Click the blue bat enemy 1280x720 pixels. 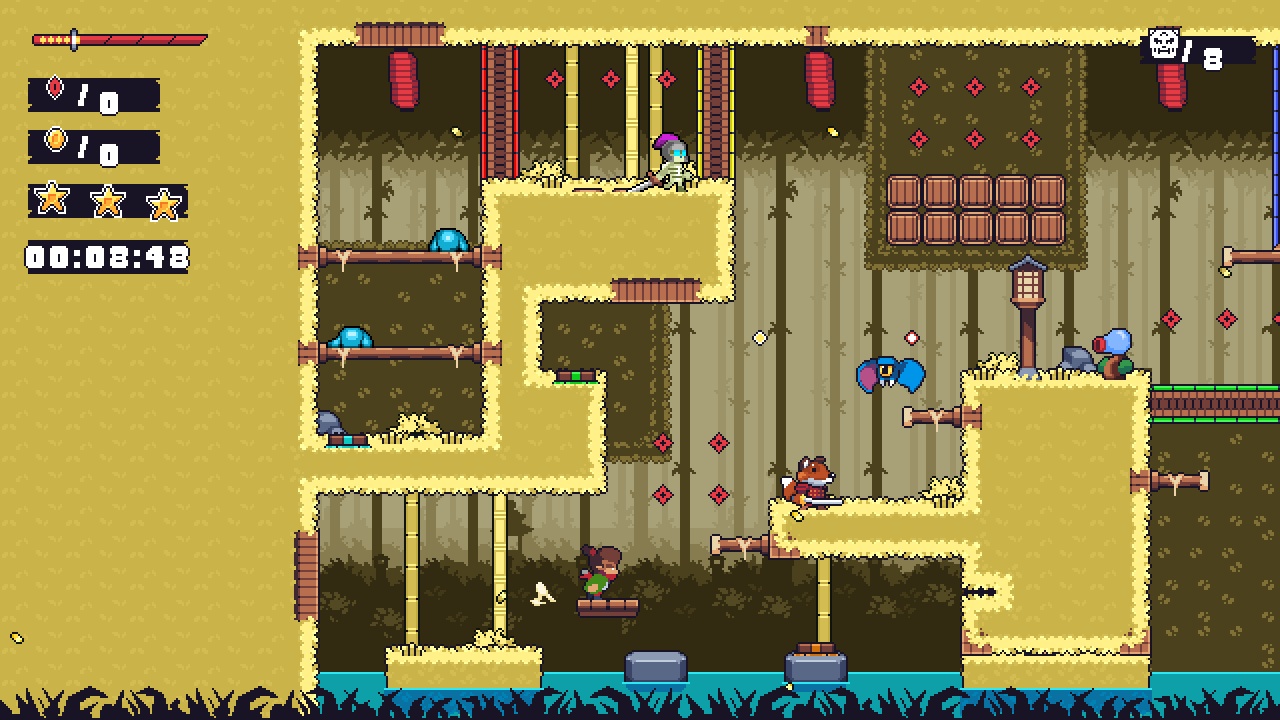[888, 375]
